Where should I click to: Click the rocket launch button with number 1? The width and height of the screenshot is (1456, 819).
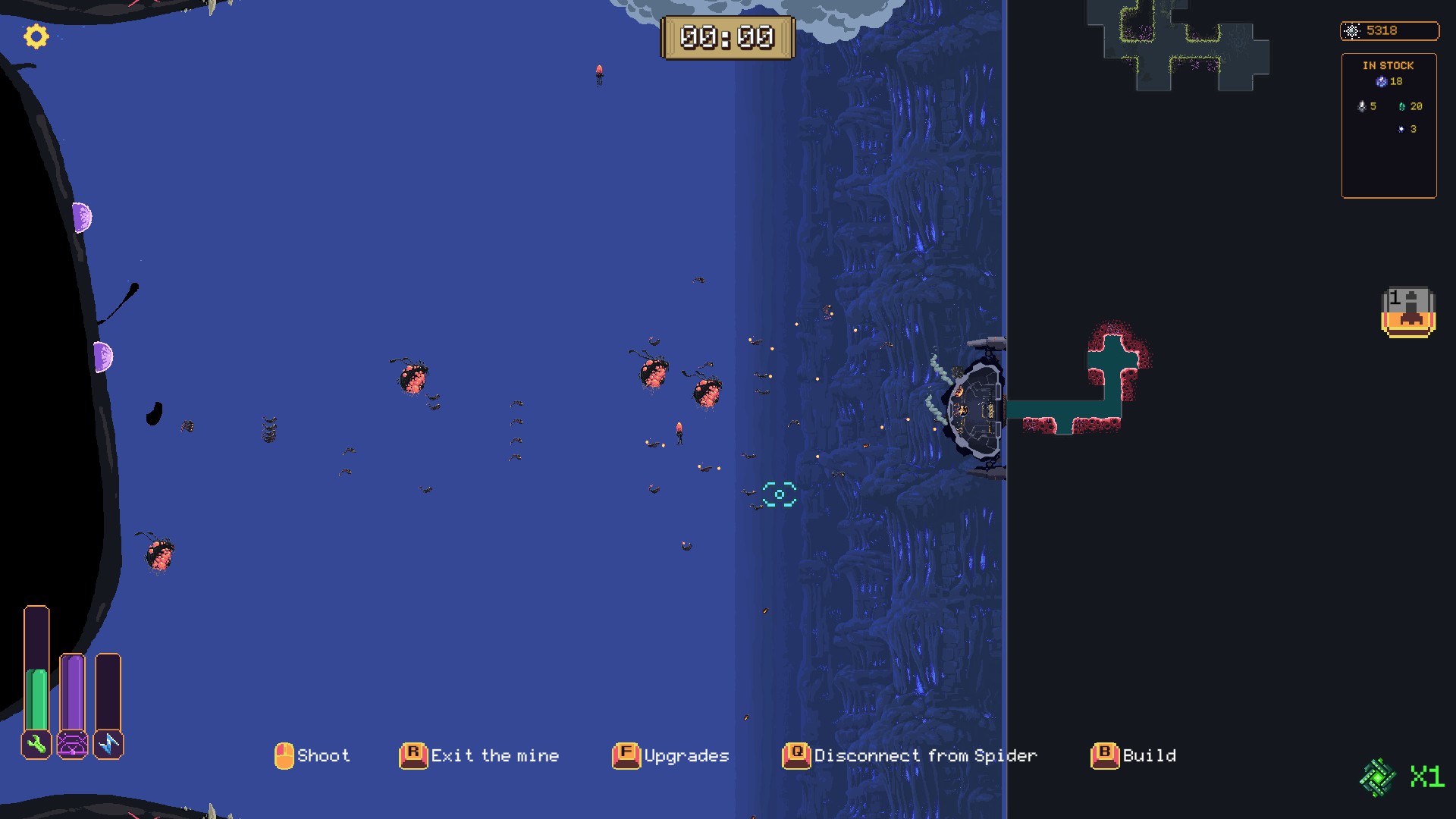coord(1408,309)
